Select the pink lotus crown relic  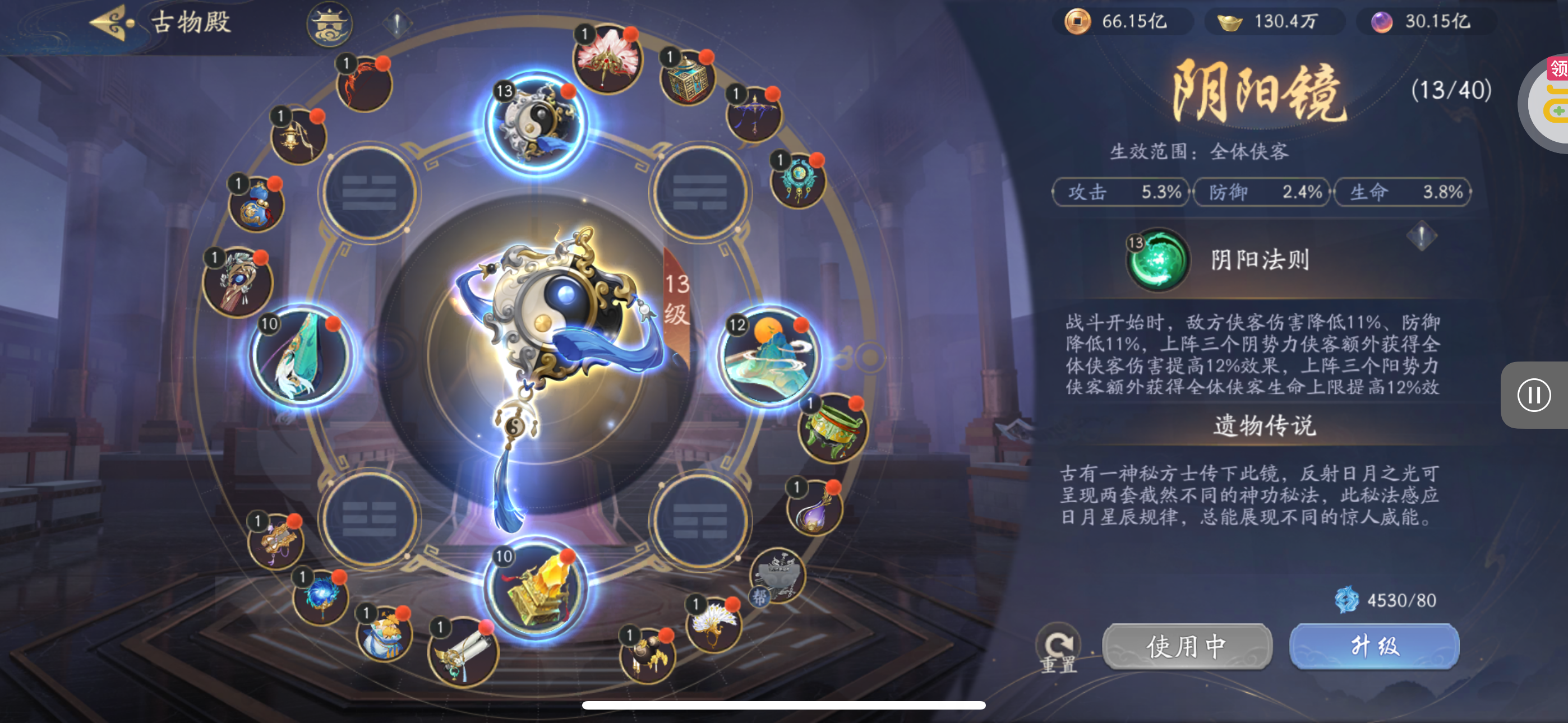[x=607, y=59]
